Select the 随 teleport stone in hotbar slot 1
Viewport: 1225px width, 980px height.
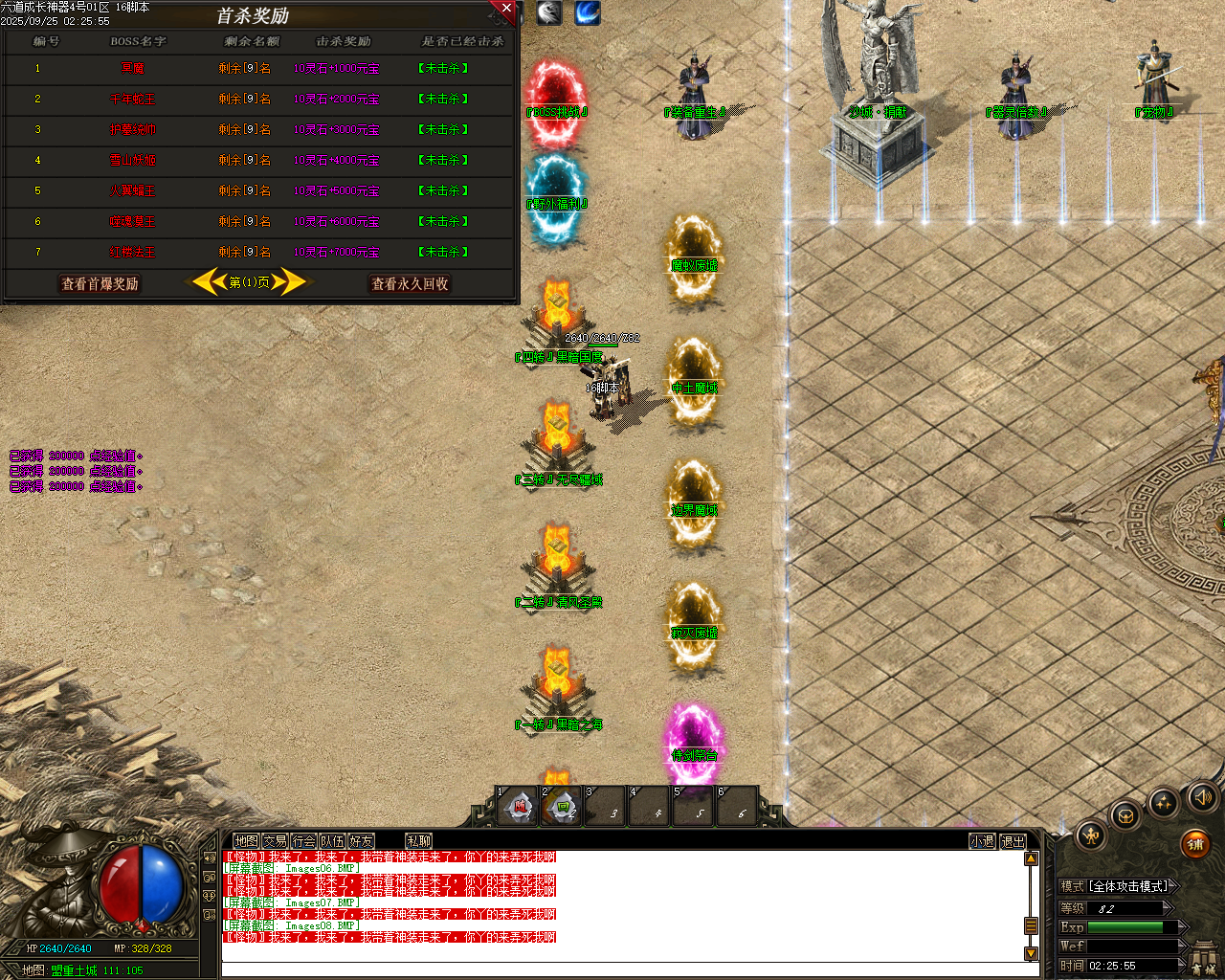(517, 807)
